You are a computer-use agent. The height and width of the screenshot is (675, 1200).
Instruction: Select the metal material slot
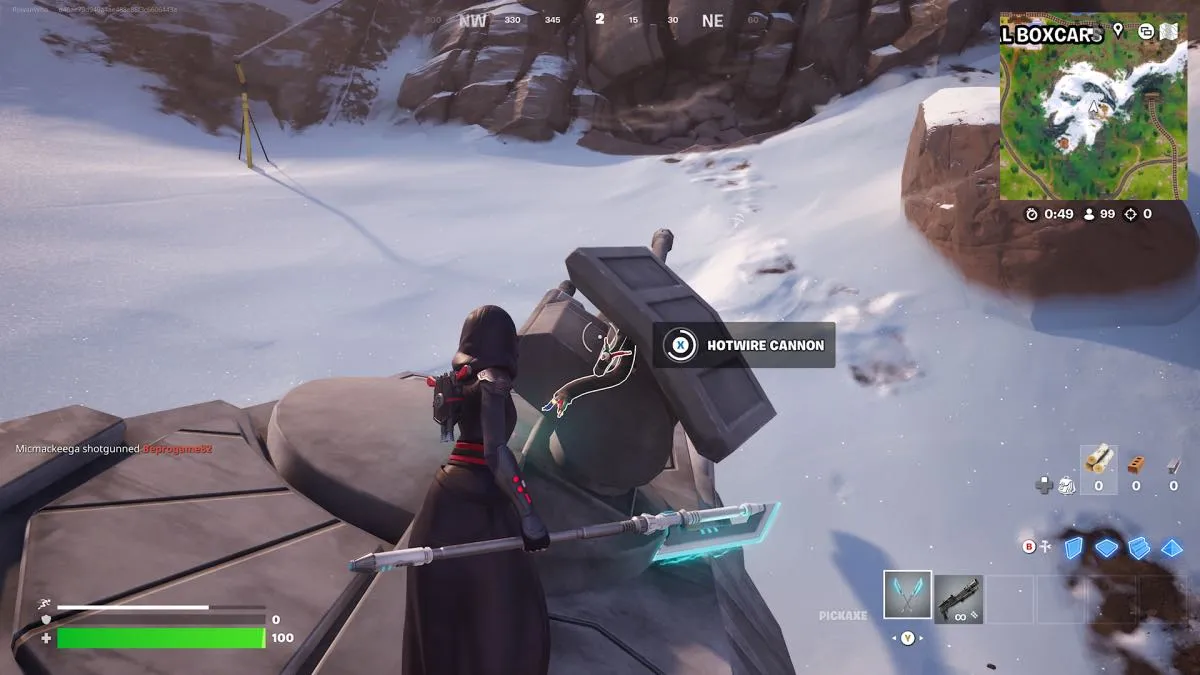pos(1173,464)
